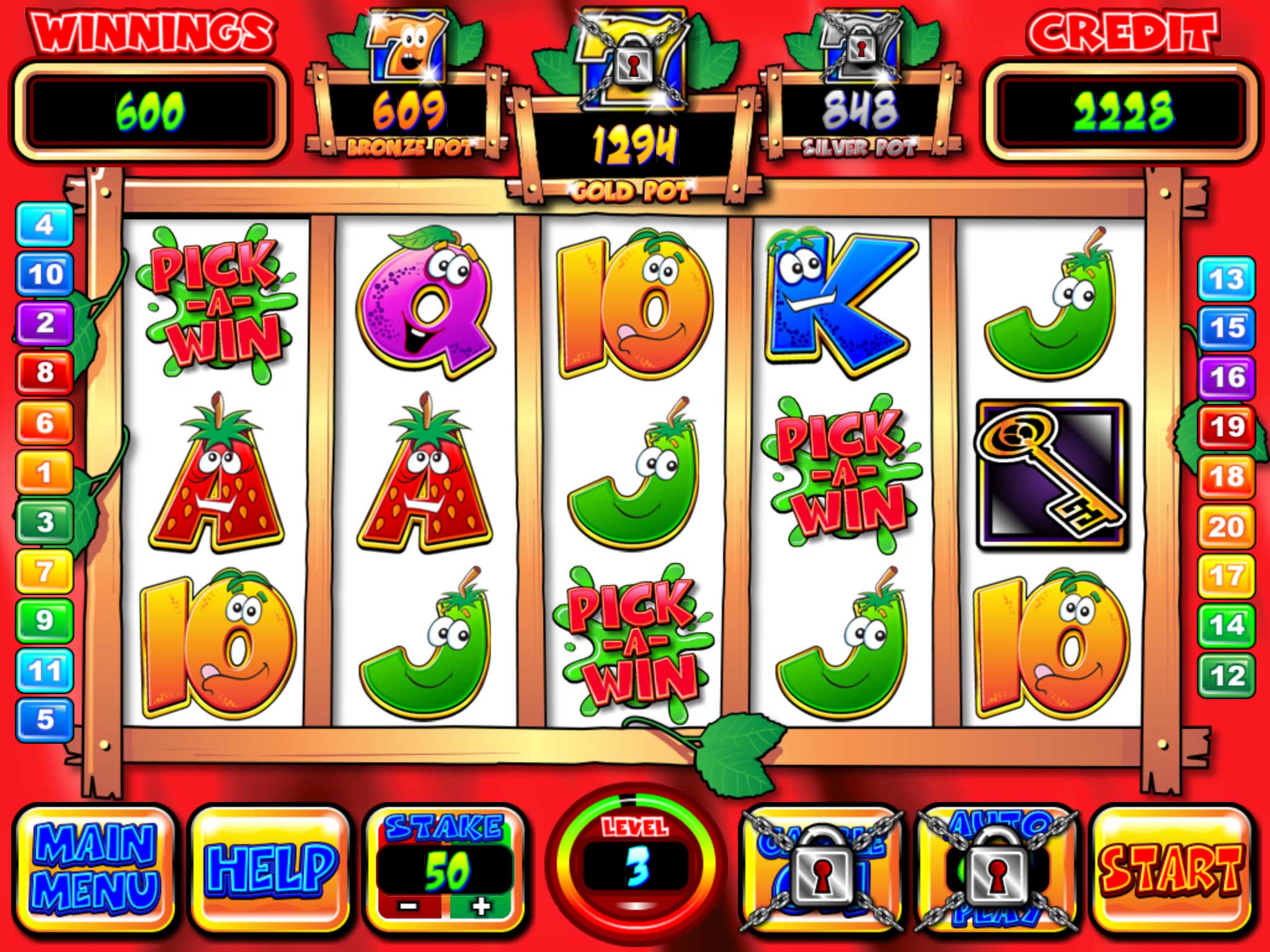1270x952 pixels.
Task: Select the green payline 12 marker
Action: [x=1227, y=675]
